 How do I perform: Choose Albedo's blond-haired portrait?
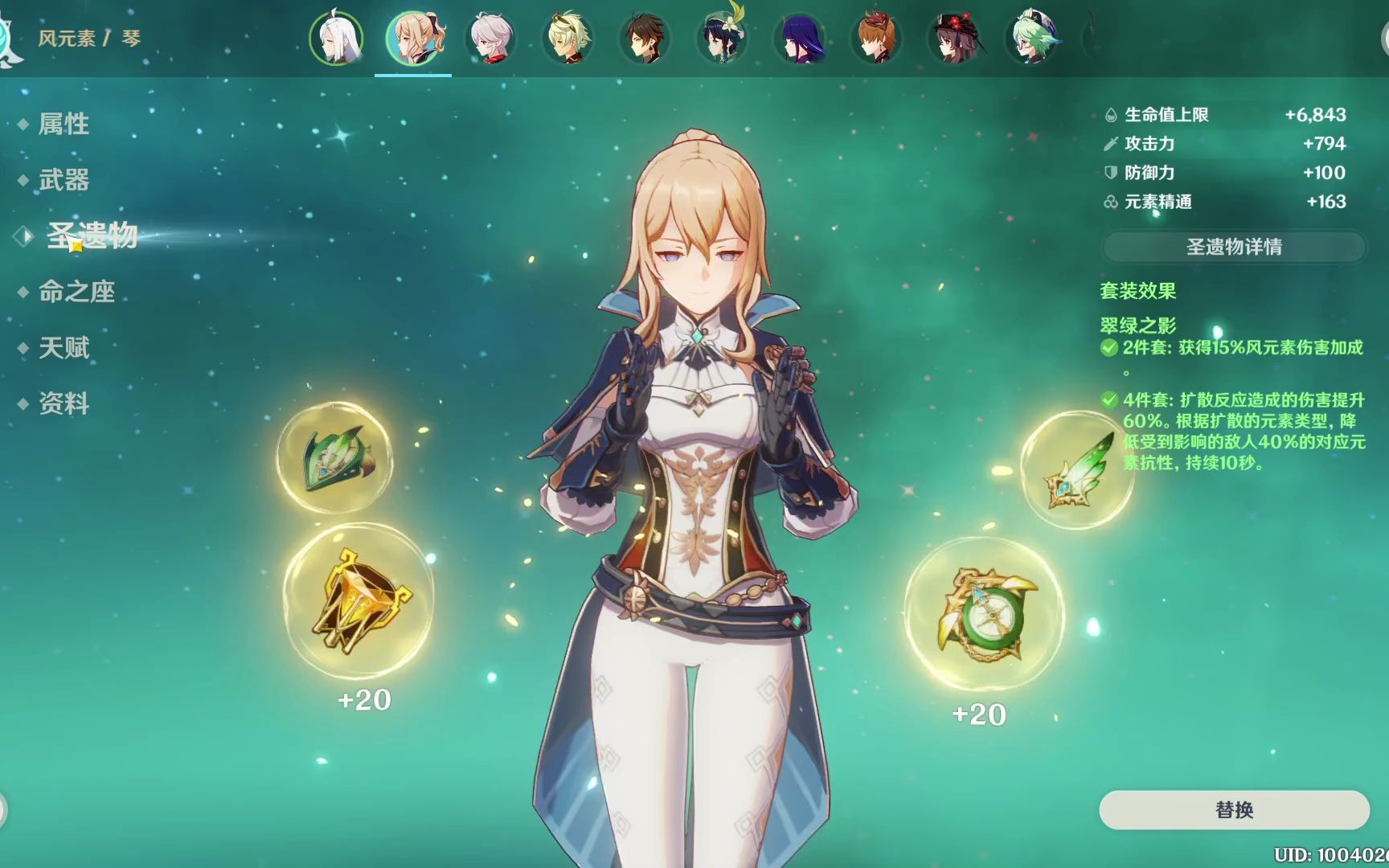tap(567, 38)
